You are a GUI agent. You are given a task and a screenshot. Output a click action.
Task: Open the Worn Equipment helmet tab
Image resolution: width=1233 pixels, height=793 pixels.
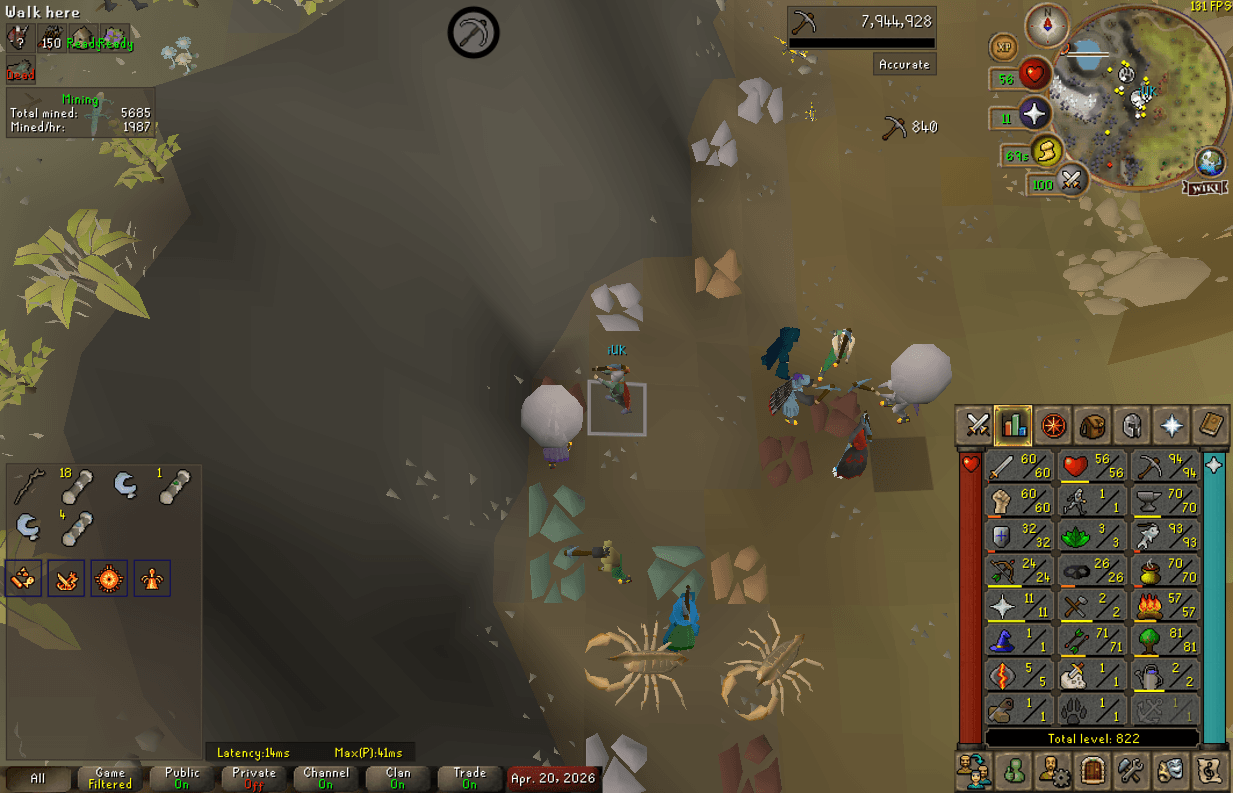(1131, 426)
